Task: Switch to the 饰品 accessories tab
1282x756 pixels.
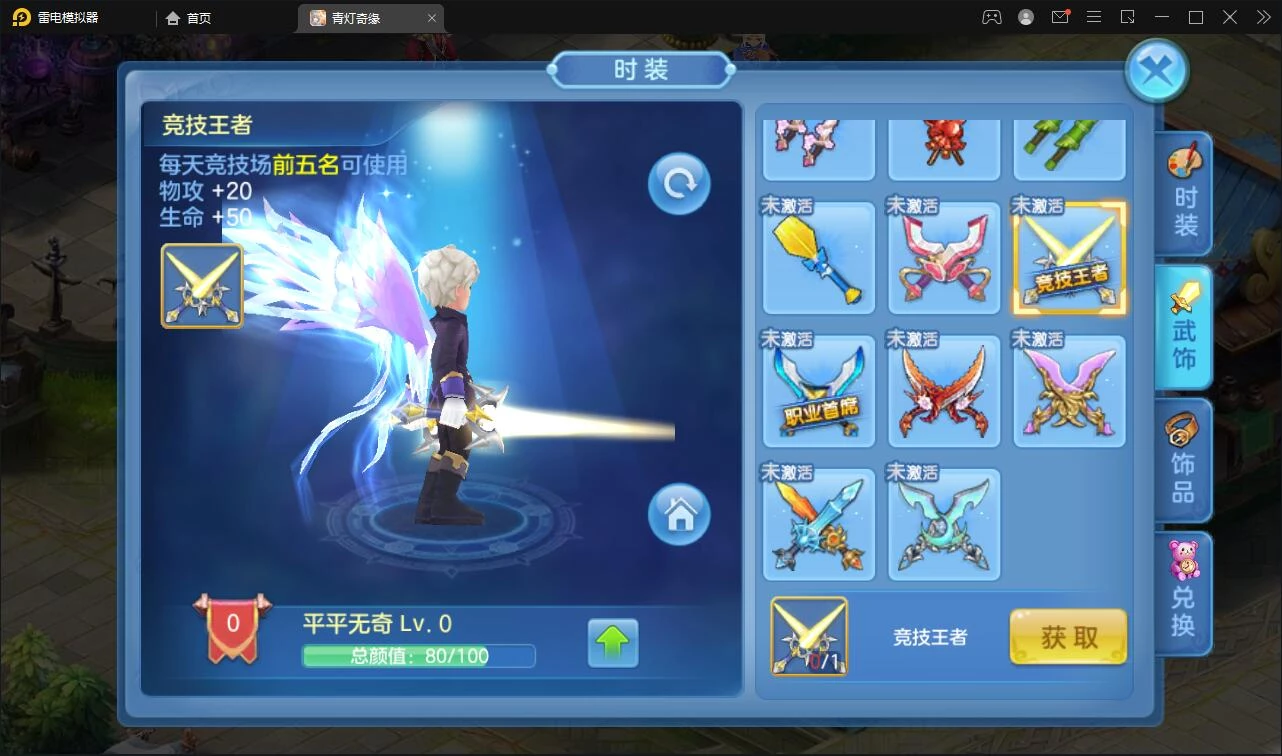Action: (1185, 461)
